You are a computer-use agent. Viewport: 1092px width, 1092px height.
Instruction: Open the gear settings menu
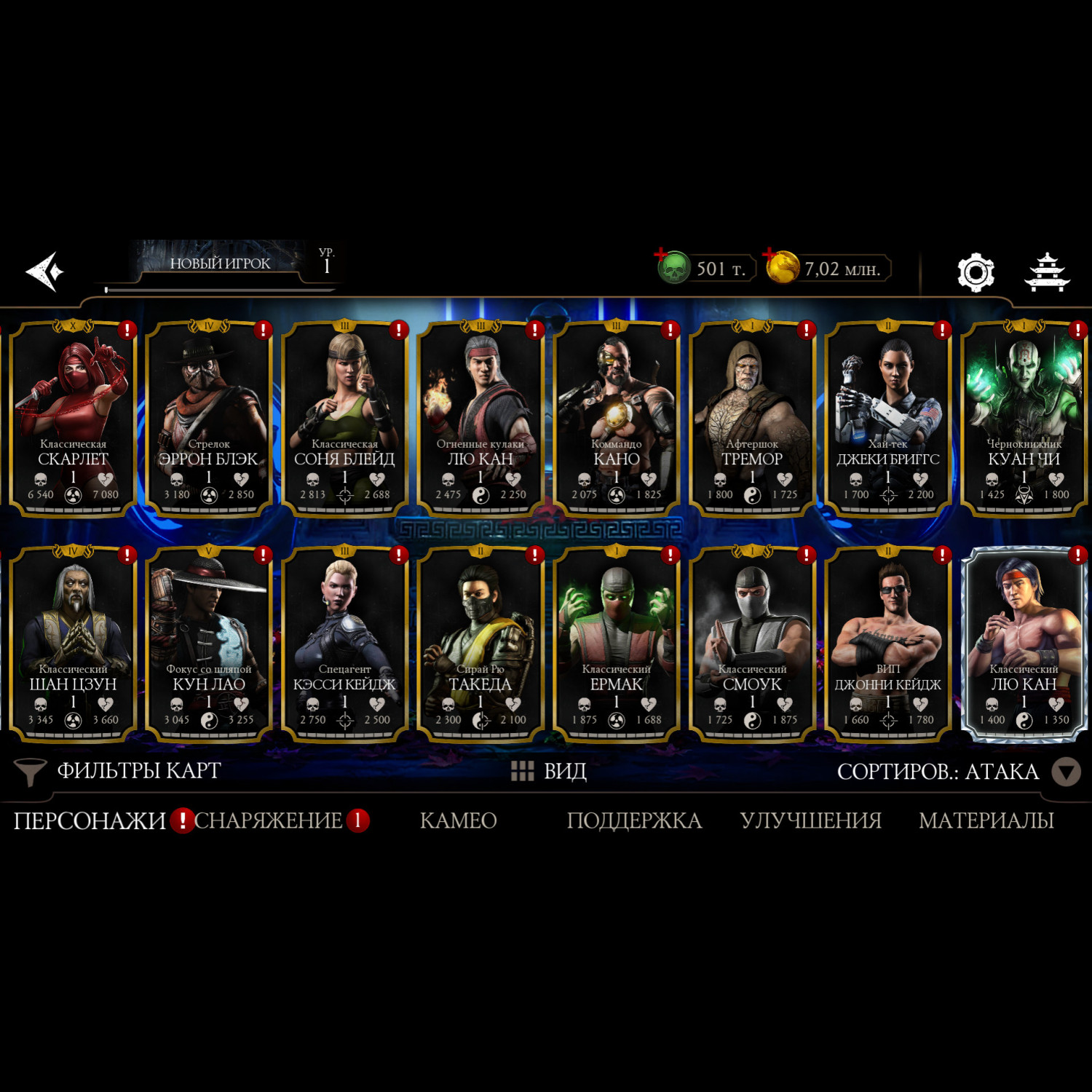click(x=975, y=272)
